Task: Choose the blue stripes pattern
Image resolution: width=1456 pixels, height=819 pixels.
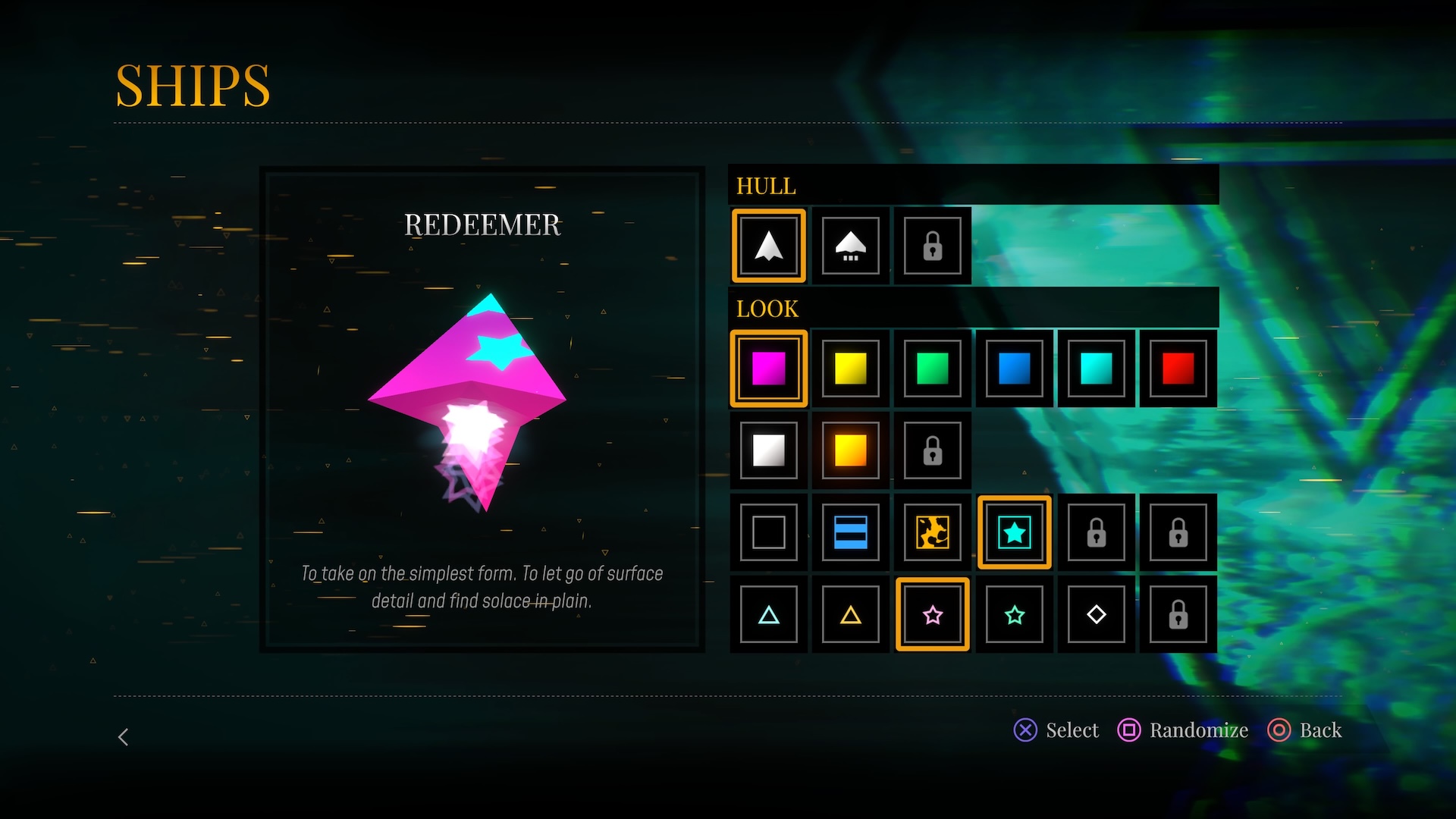Action: point(850,532)
